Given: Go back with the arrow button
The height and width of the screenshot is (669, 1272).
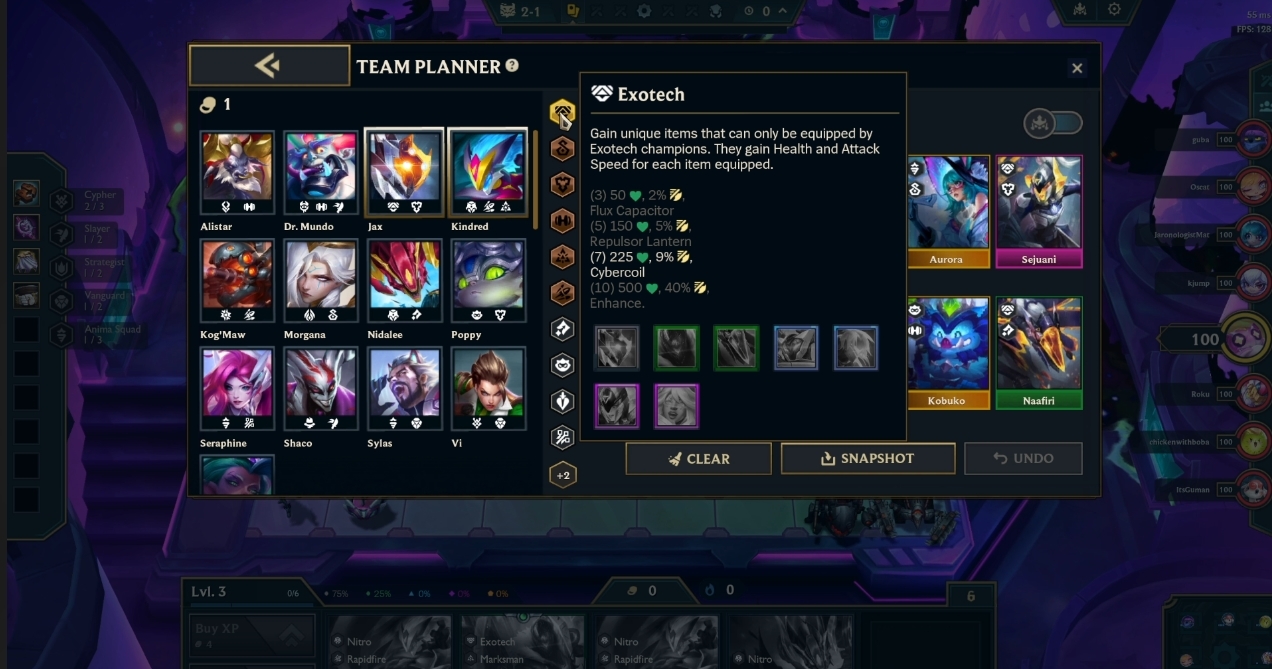Looking at the screenshot, I should click(x=269, y=66).
